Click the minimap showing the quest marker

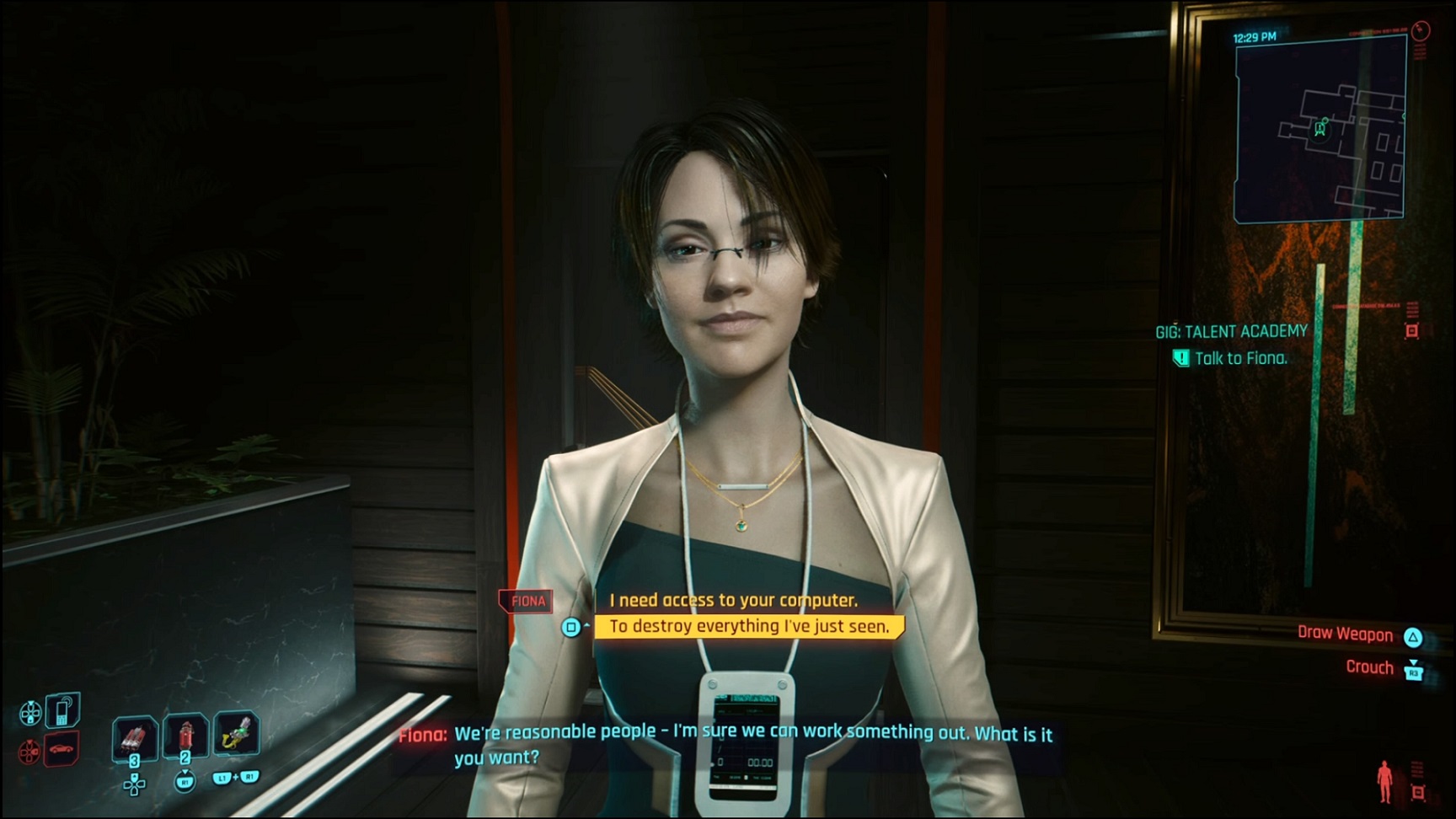[1319, 131]
